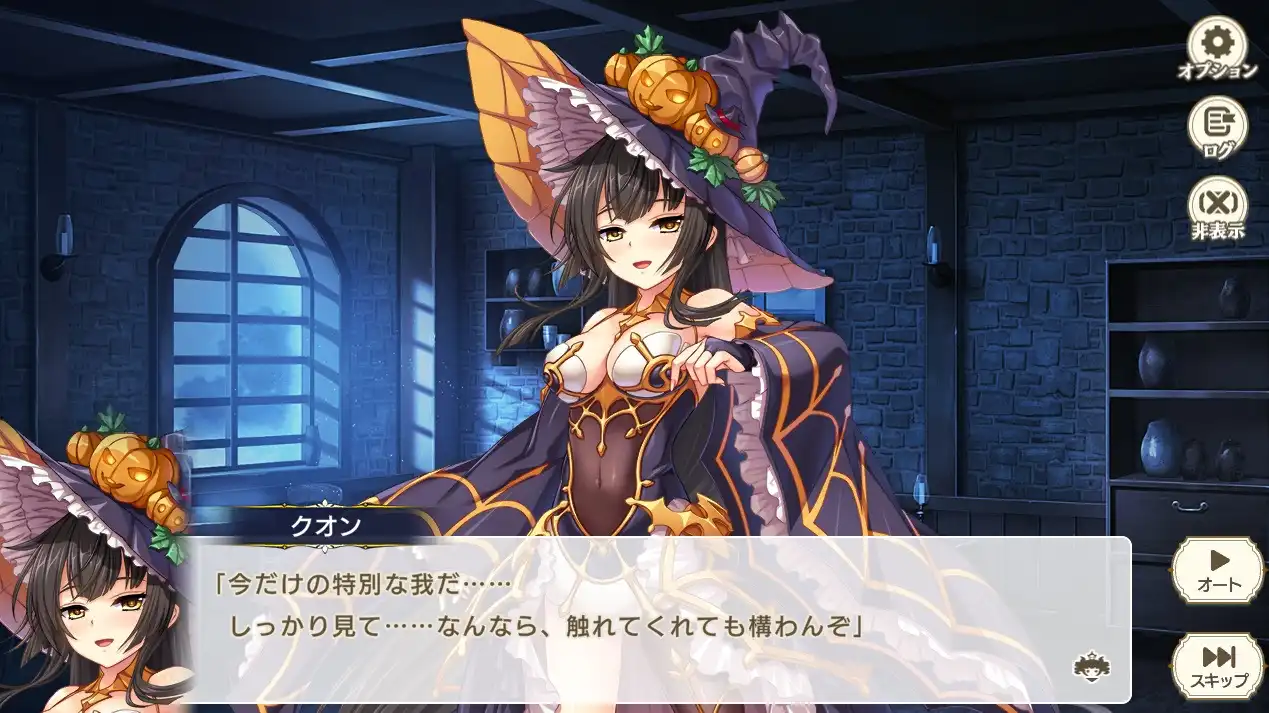Advance the dialogue text box
1269x713 pixels.
[660, 620]
